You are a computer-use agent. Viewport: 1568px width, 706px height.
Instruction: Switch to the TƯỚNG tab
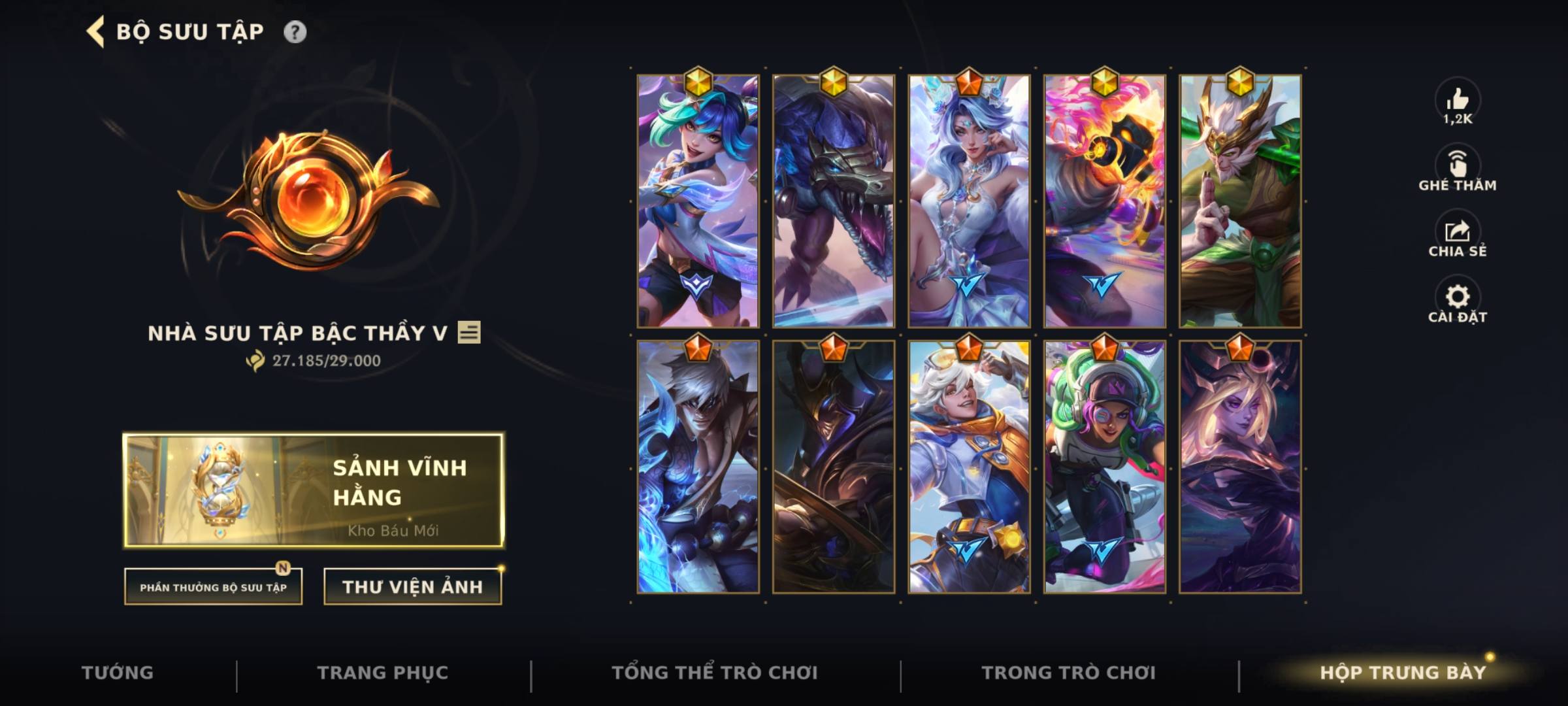pyautogui.click(x=118, y=672)
